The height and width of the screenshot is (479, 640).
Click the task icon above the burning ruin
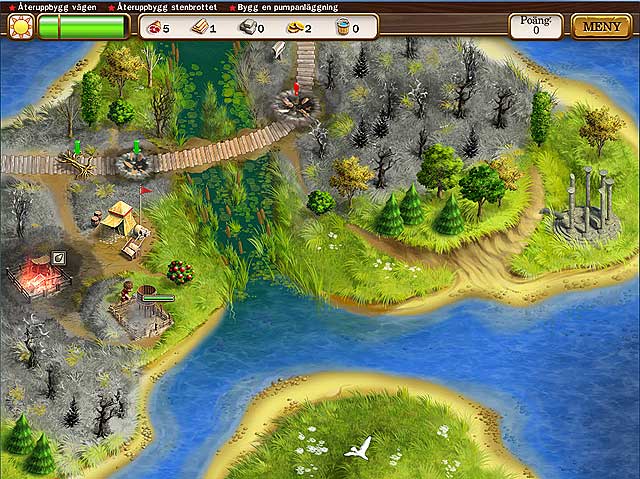click(59, 258)
